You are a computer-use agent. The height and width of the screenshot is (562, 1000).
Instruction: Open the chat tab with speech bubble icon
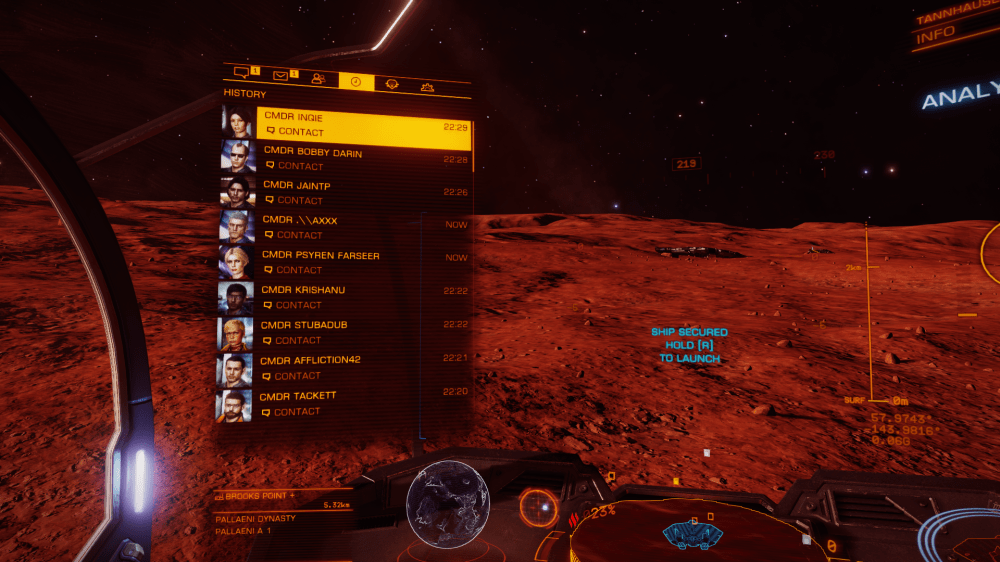pyautogui.click(x=241, y=73)
